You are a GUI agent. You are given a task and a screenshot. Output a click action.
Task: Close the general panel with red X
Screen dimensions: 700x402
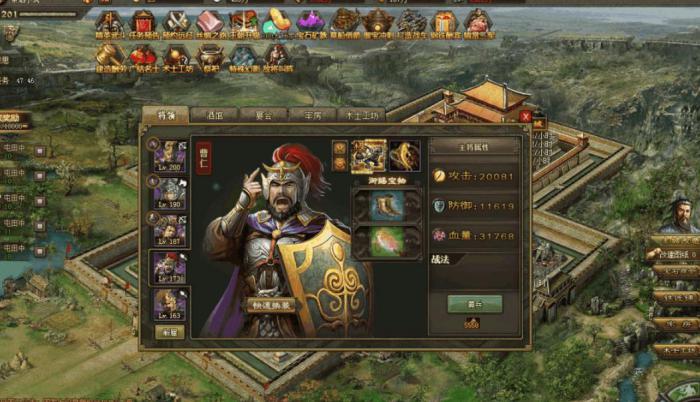tap(525, 116)
